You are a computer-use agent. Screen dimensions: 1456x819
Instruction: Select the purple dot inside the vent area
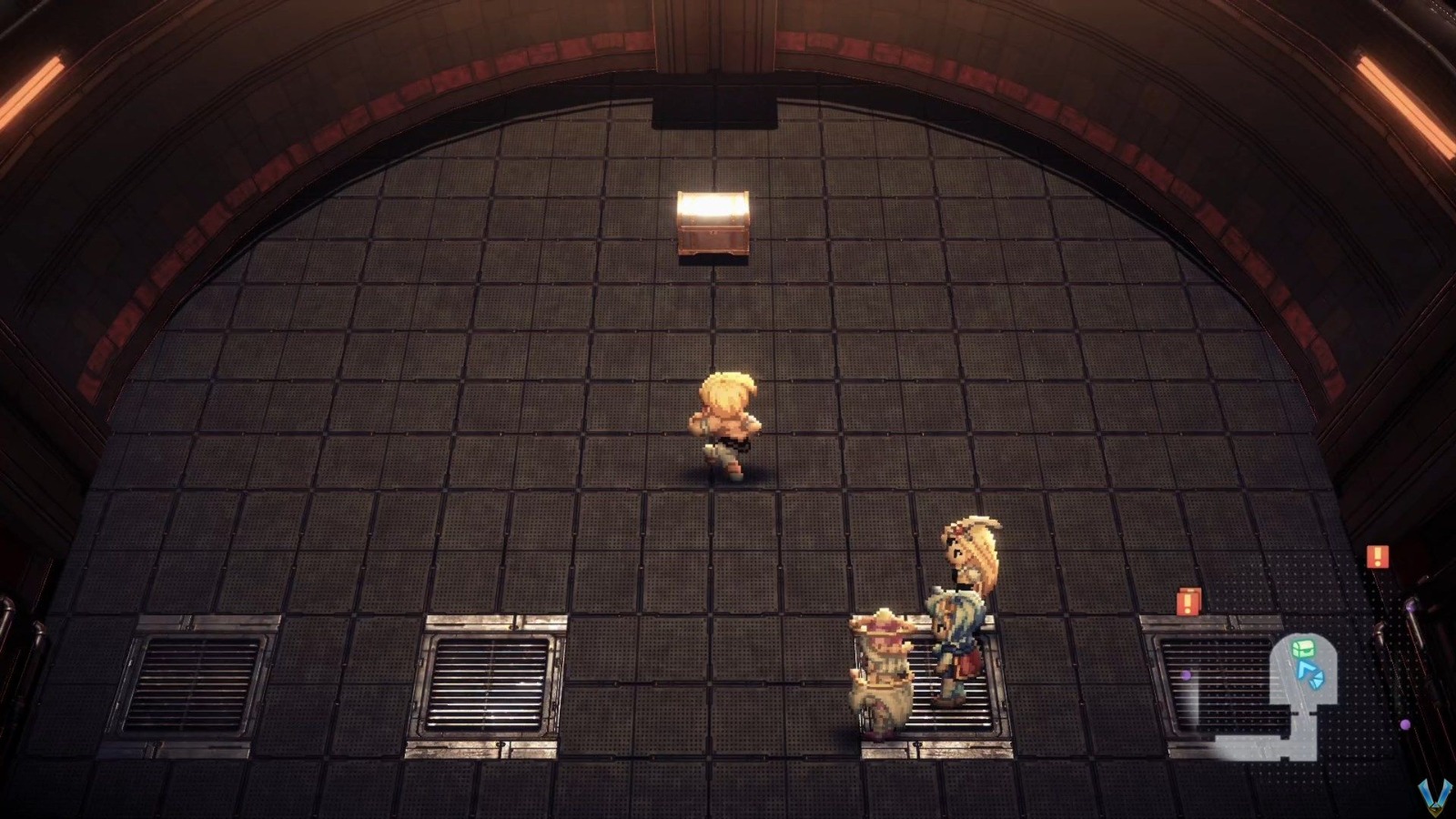[1186, 675]
